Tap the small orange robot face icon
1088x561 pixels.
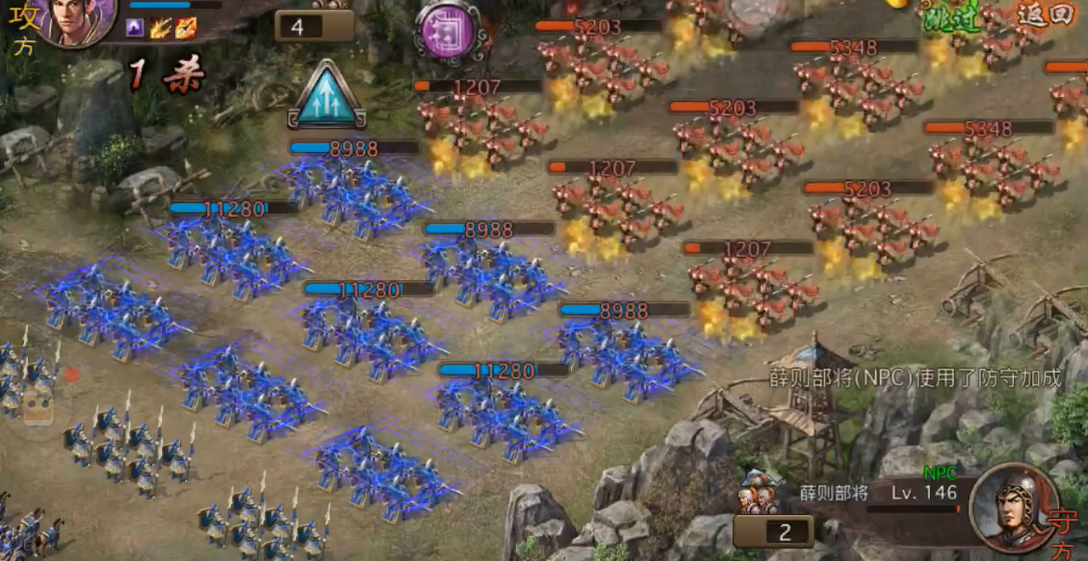(39, 405)
